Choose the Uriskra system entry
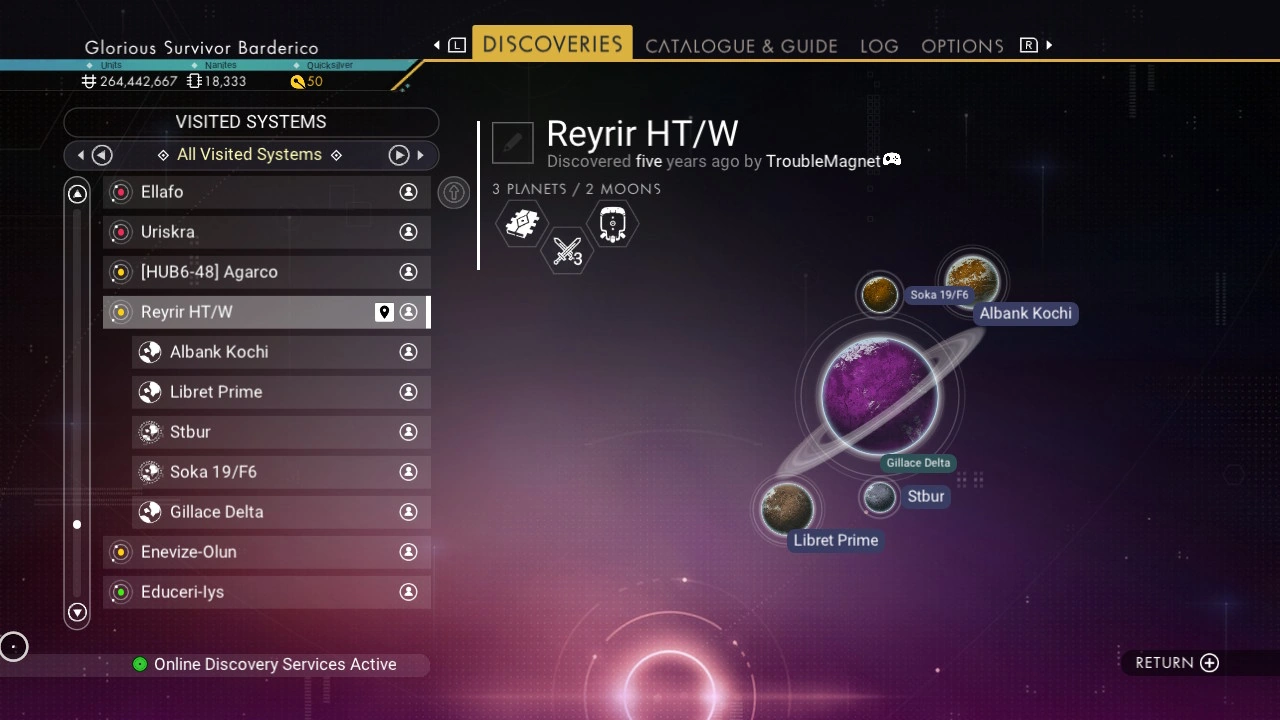 pyautogui.click(x=266, y=232)
